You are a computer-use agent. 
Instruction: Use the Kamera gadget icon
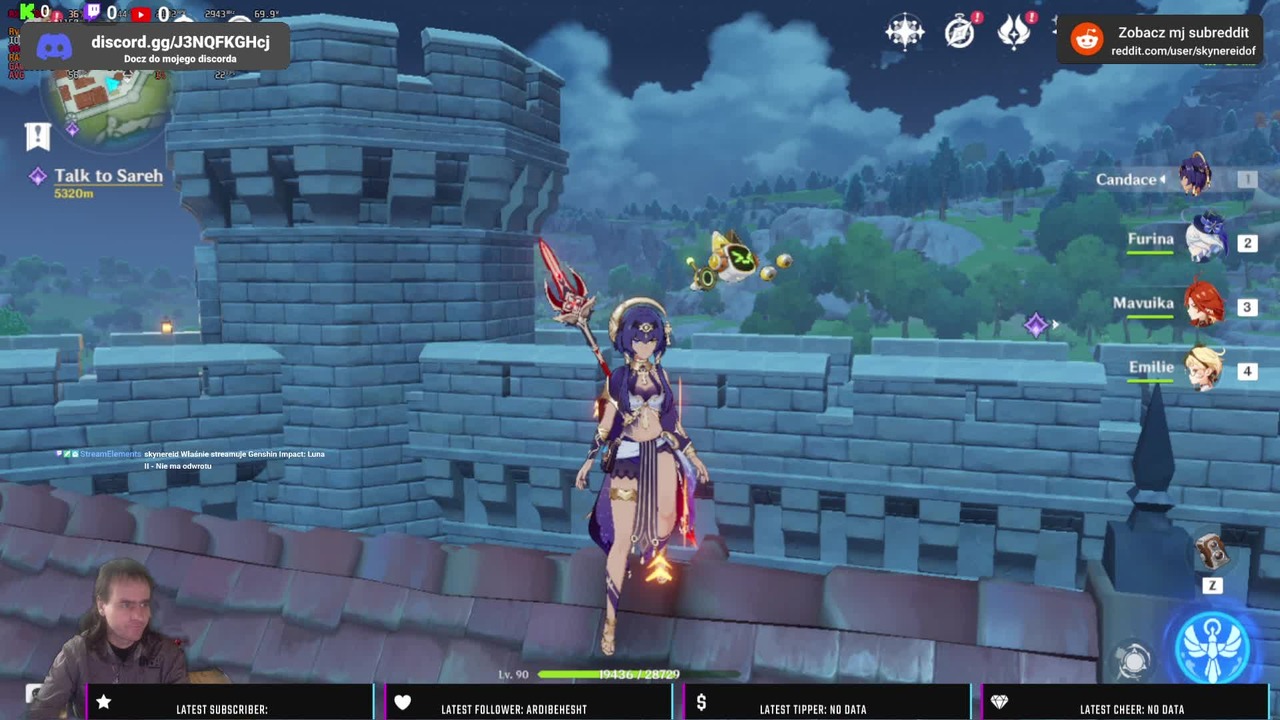[1211, 553]
